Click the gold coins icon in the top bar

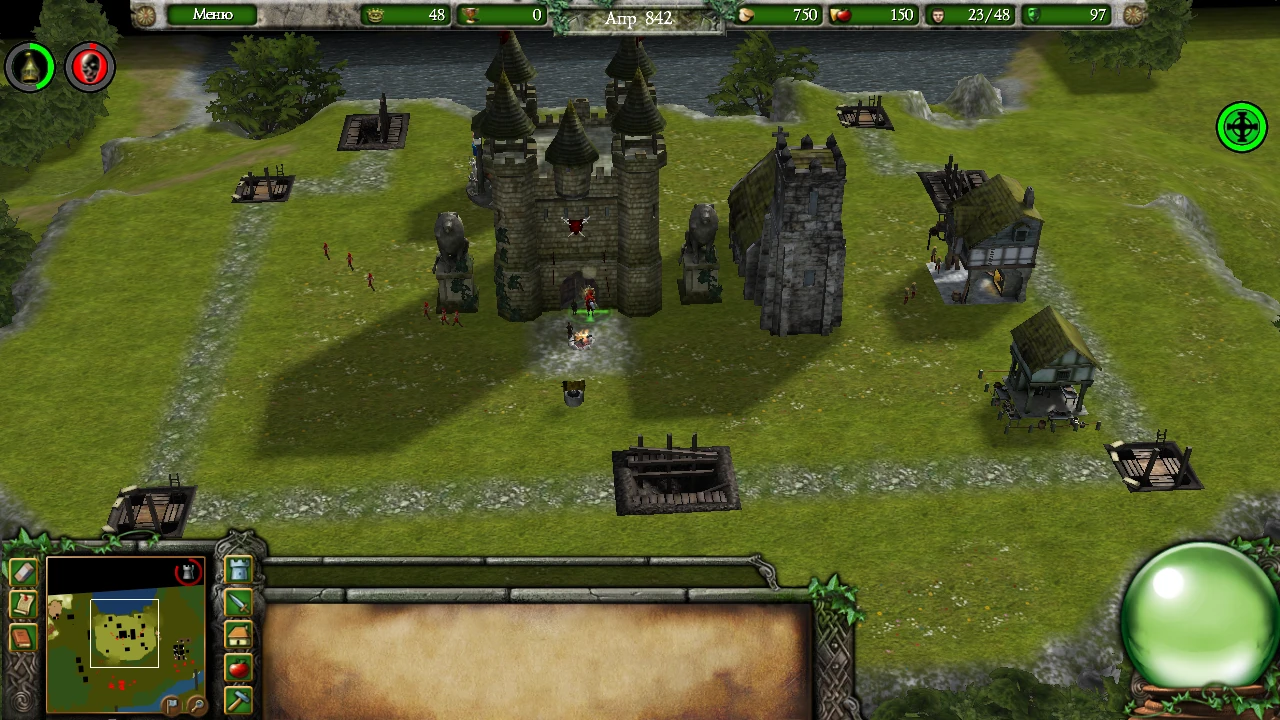click(745, 15)
